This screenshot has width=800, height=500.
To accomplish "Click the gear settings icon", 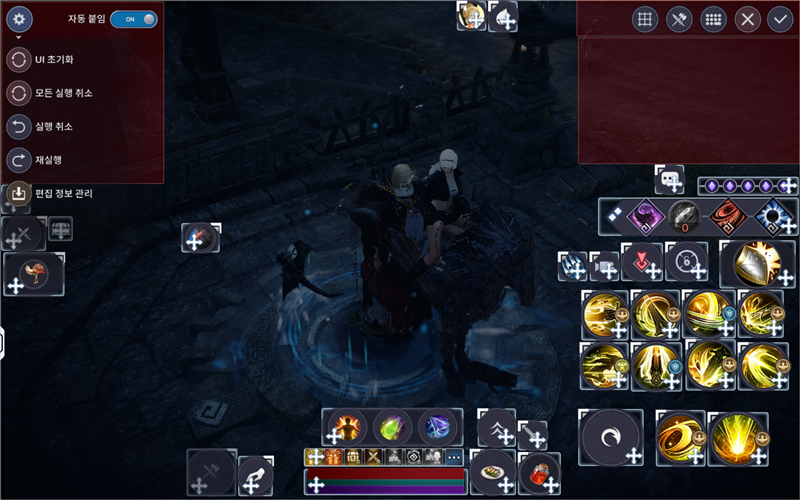I will tap(20, 19).
